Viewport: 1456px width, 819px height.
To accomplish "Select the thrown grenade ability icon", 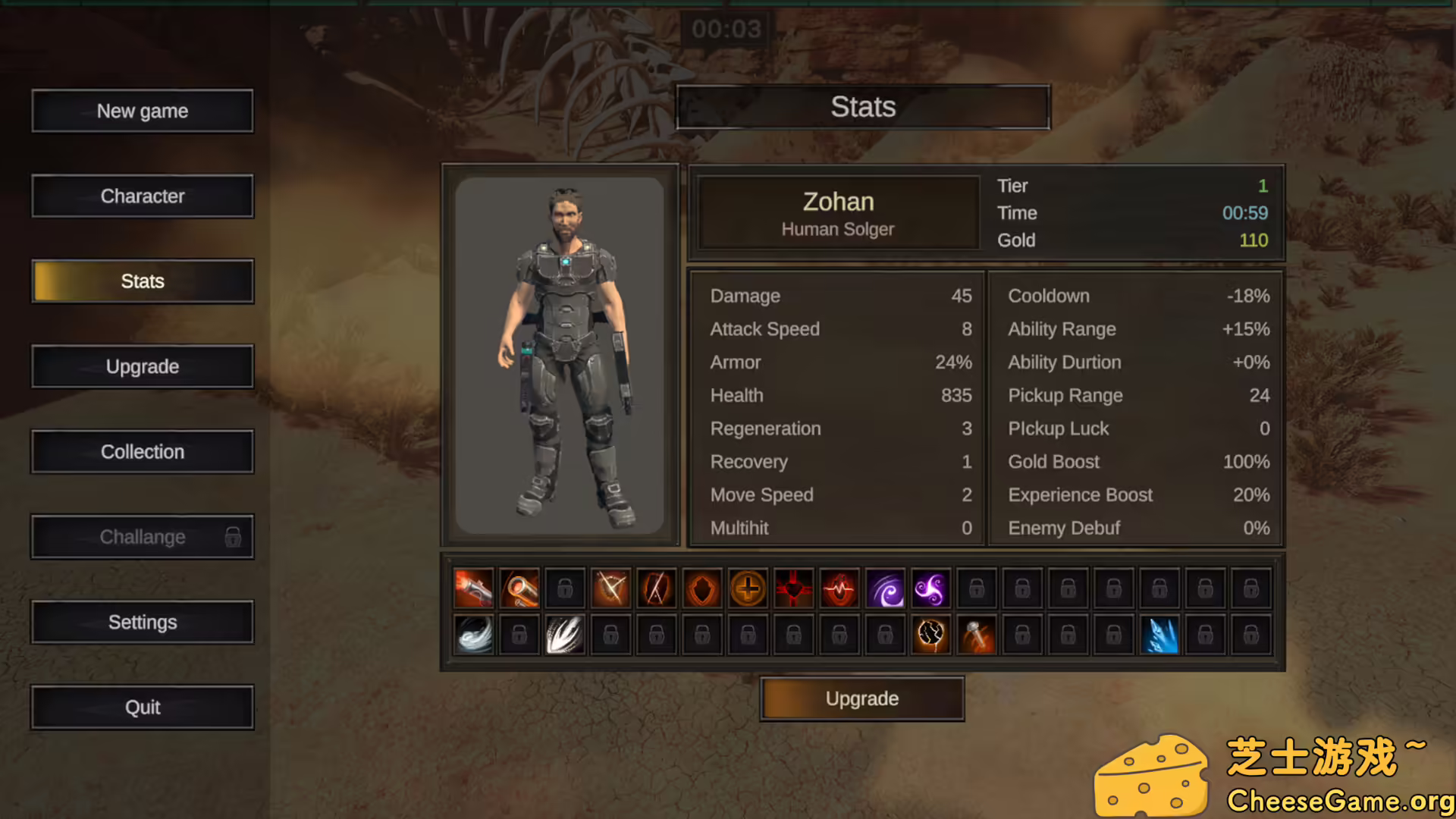I will [x=977, y=635].
